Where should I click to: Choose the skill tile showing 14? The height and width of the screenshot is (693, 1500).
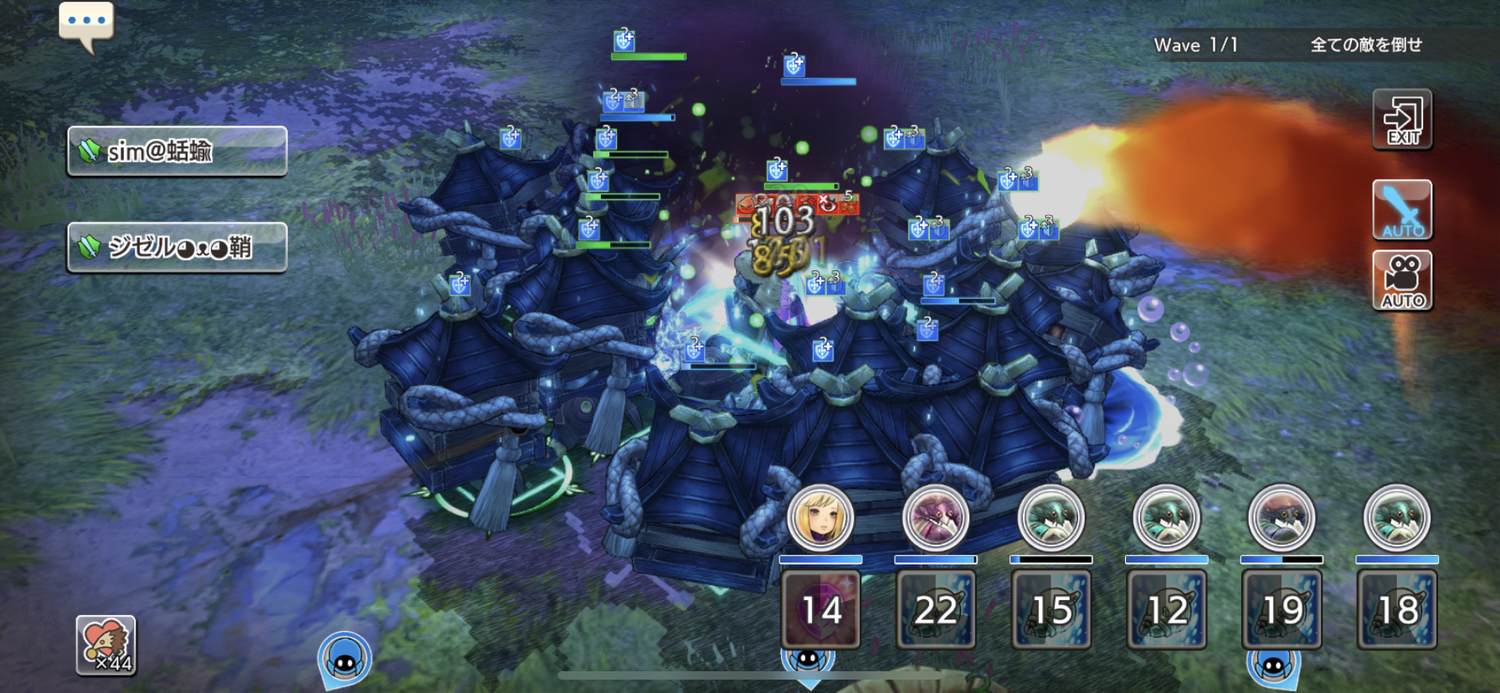[821, 609]
